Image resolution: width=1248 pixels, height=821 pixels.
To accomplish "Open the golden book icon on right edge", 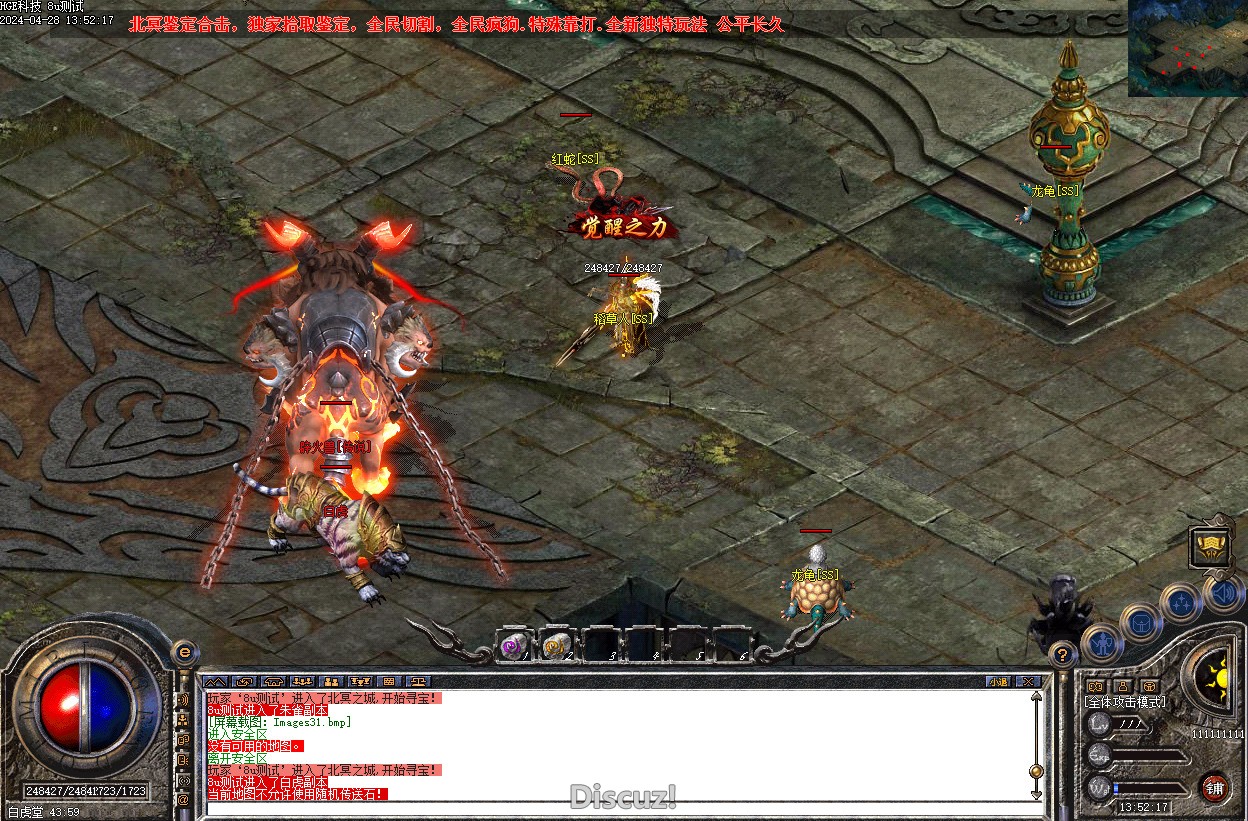I will (1209, 546).
